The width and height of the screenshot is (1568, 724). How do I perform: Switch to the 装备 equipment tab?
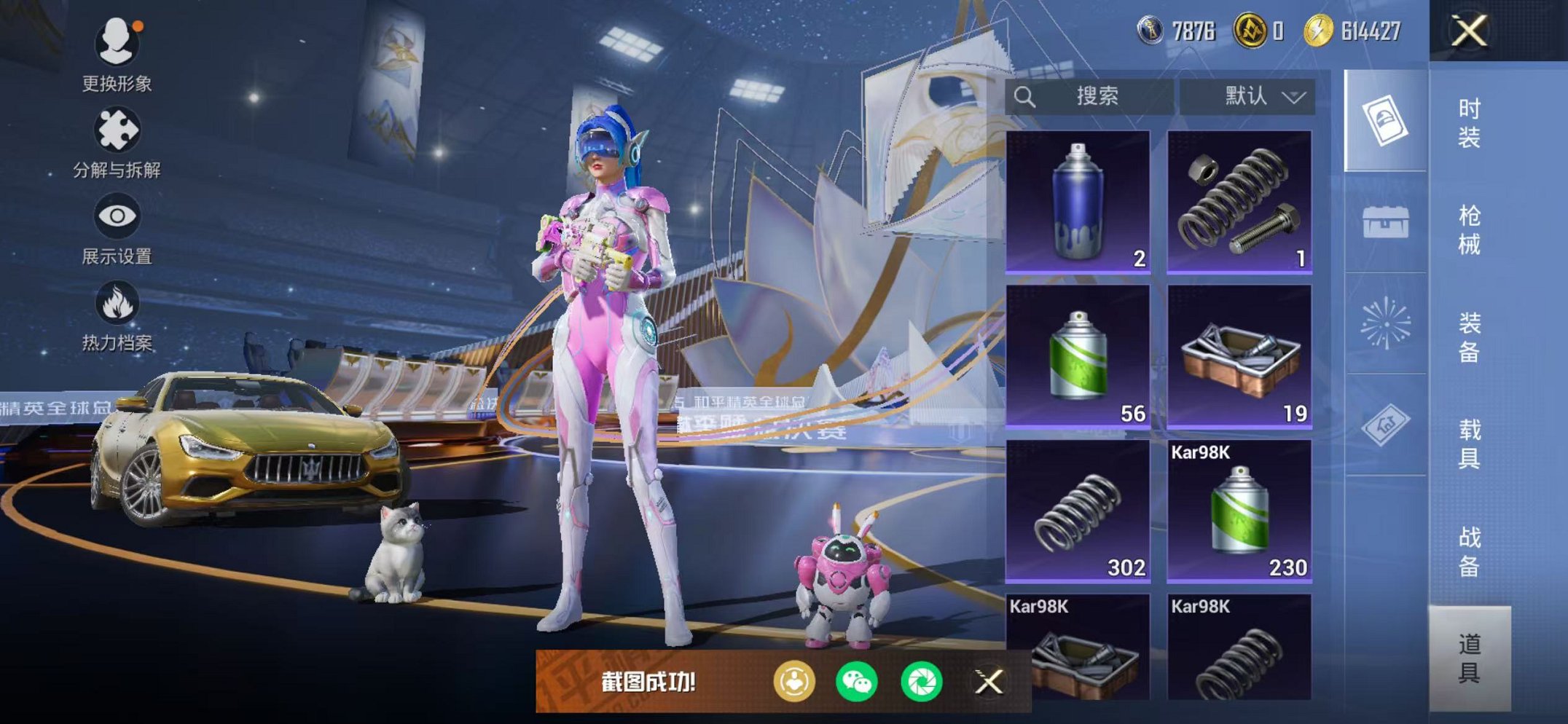tap(1469, 337)
